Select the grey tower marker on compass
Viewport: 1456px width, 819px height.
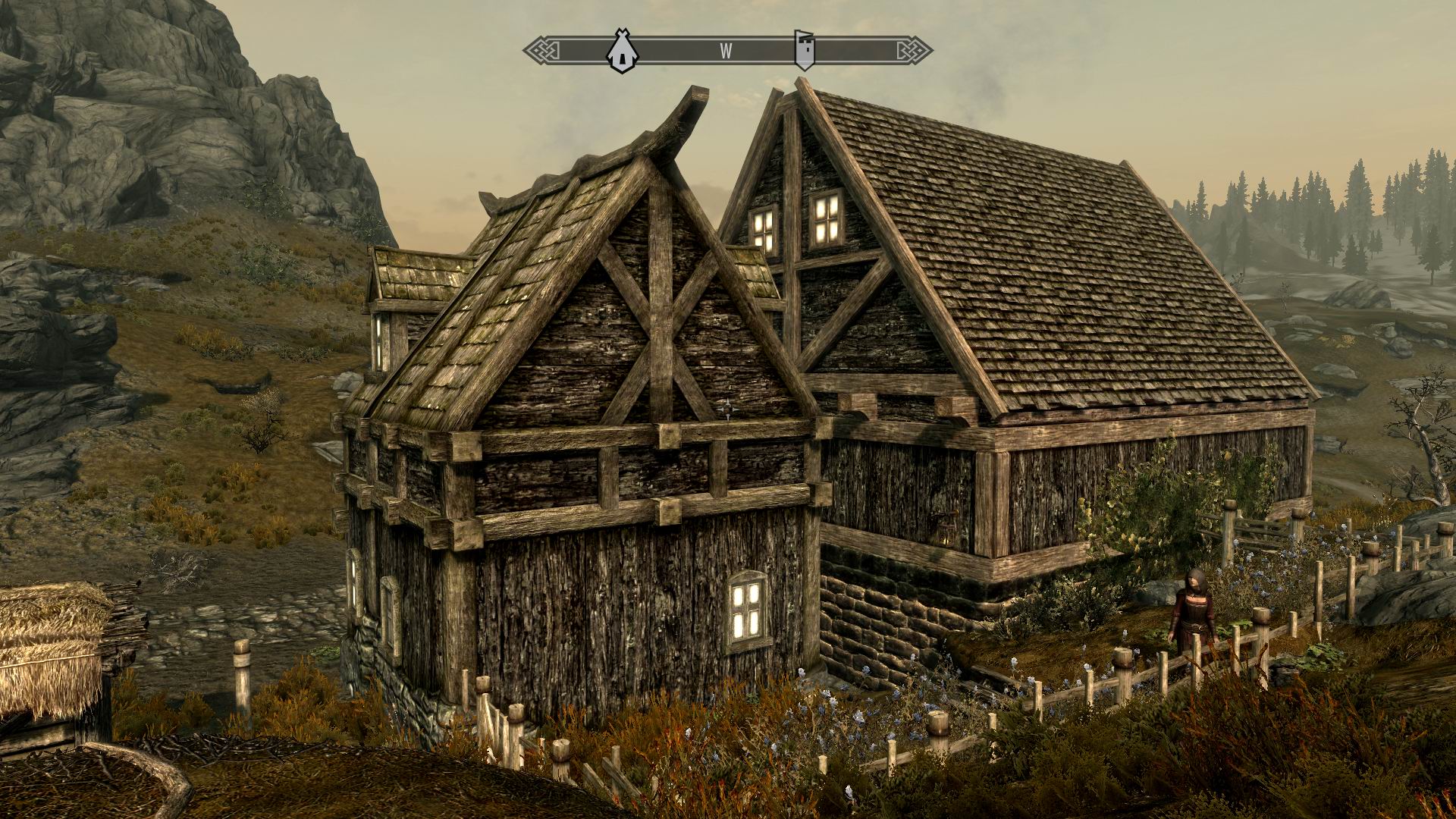[805, 50]
